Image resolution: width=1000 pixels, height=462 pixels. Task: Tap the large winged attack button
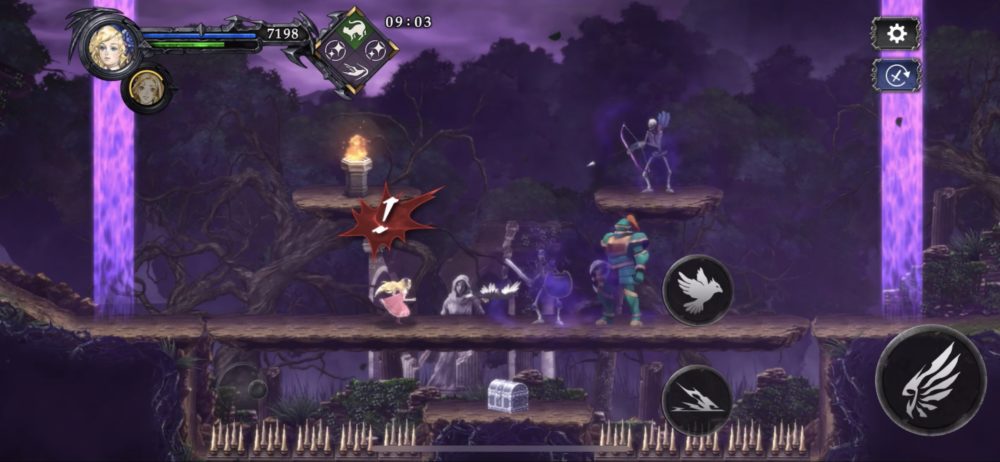930,379
